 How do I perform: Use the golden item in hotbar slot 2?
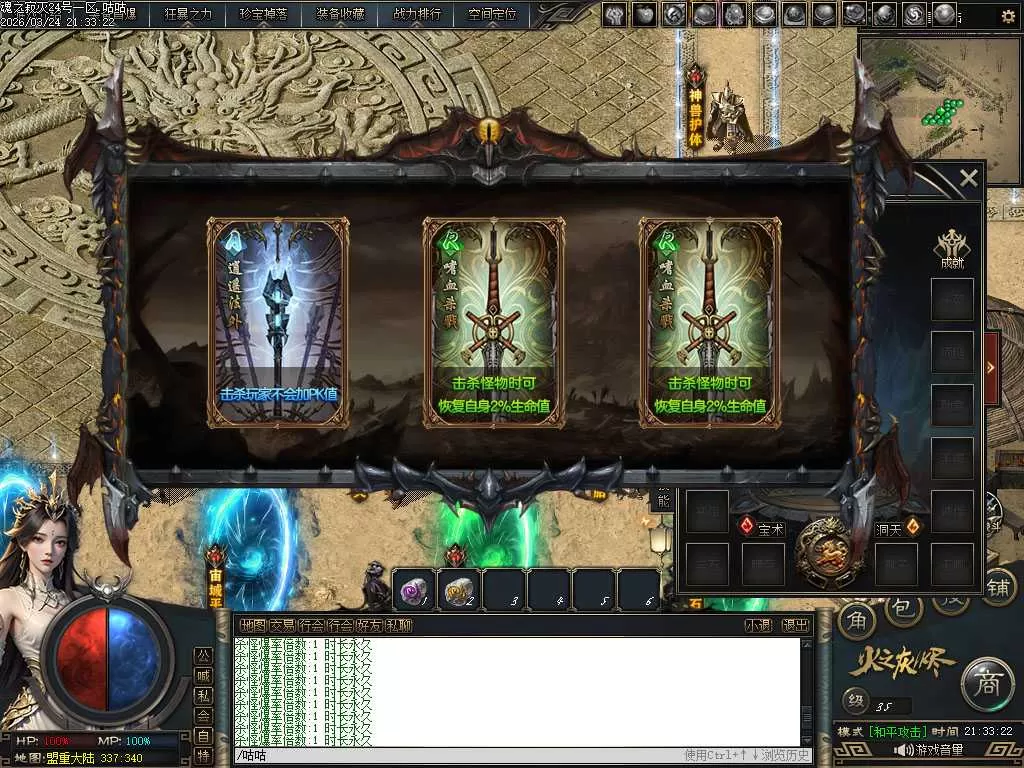[x=459, y=590]
